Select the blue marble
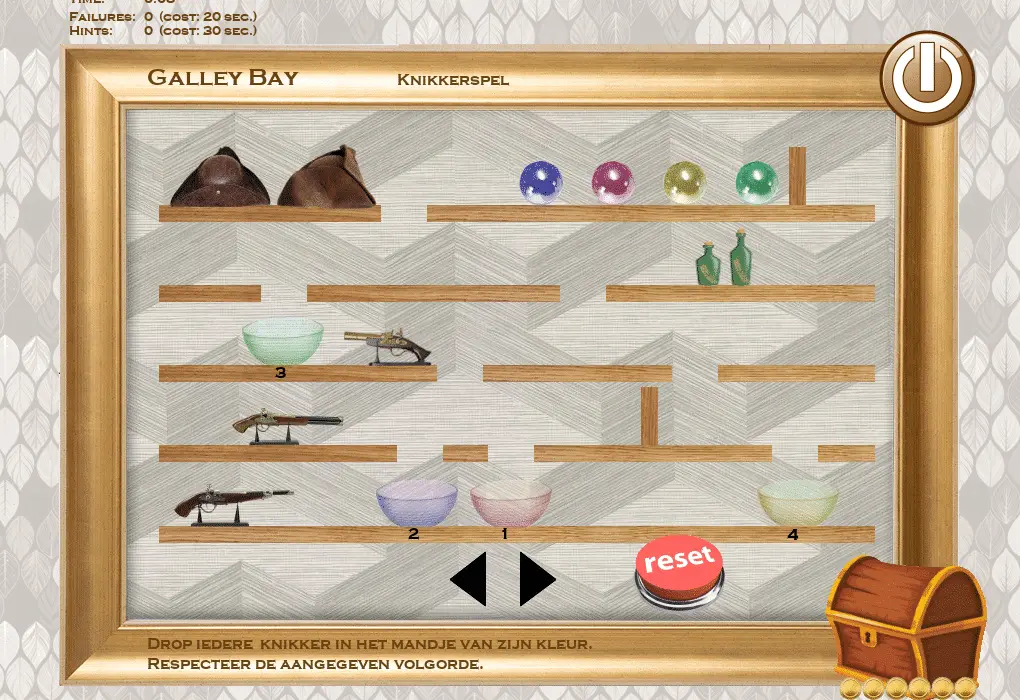The height and width of the screenshot is (700, 1020). (541, 183)
